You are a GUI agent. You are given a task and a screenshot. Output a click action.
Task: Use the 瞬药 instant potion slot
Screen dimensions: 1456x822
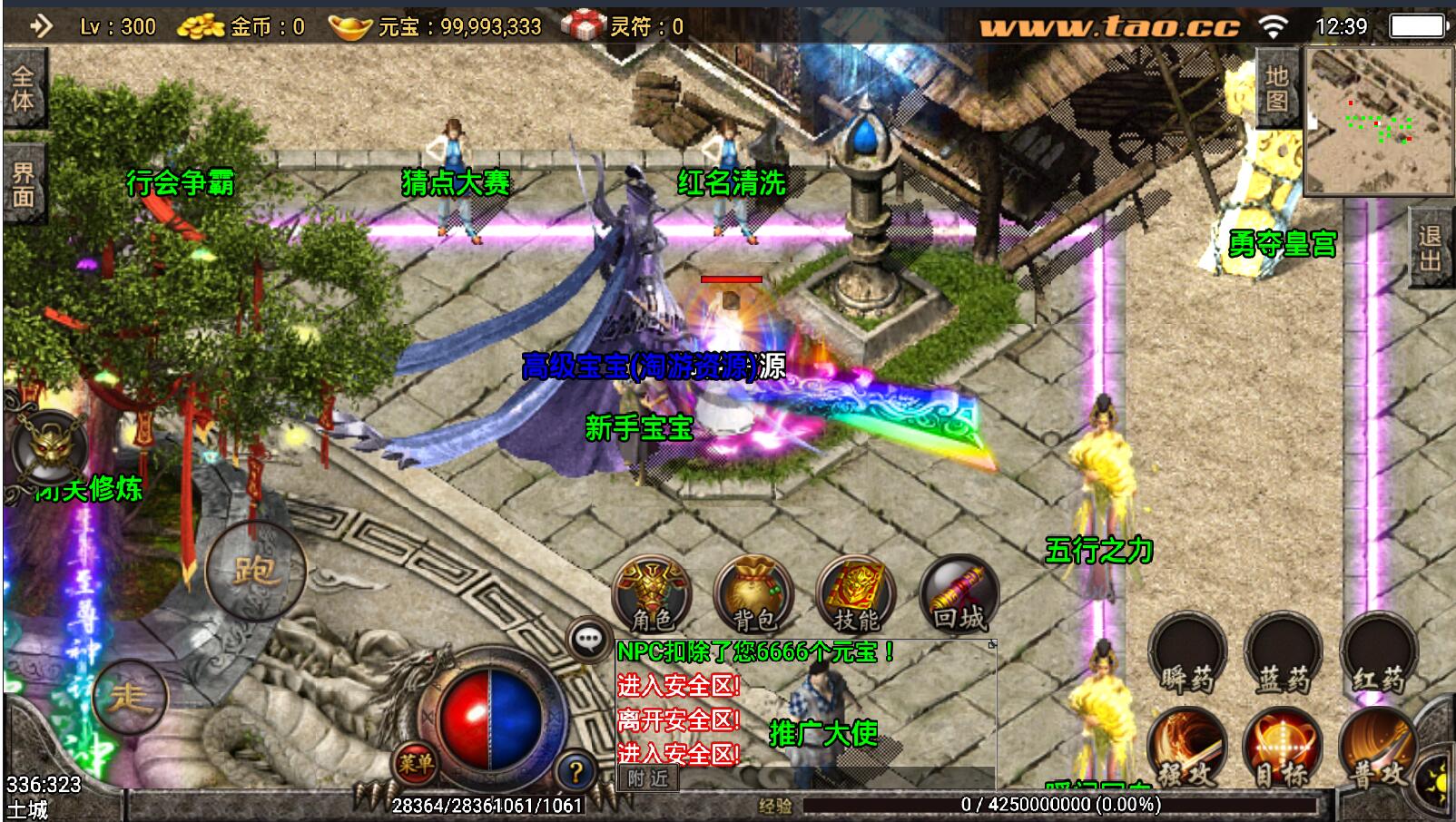coord(1186,655)
